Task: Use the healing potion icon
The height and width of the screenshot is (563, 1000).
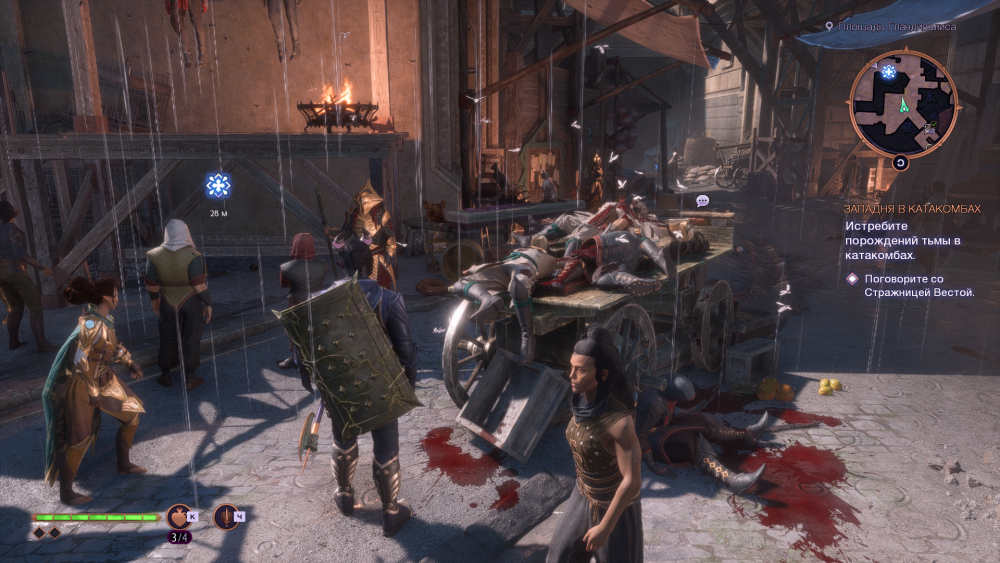Action: (x=180, y=516)
